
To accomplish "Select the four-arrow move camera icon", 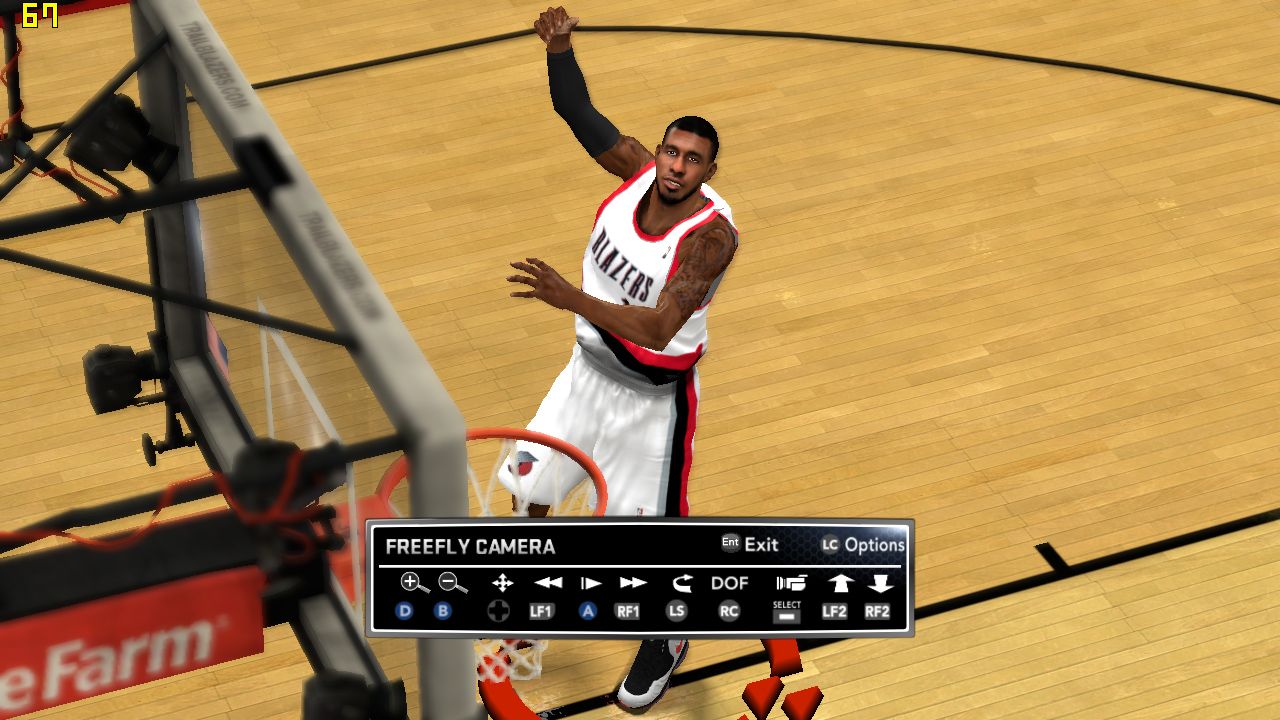I will click(502, 583).
